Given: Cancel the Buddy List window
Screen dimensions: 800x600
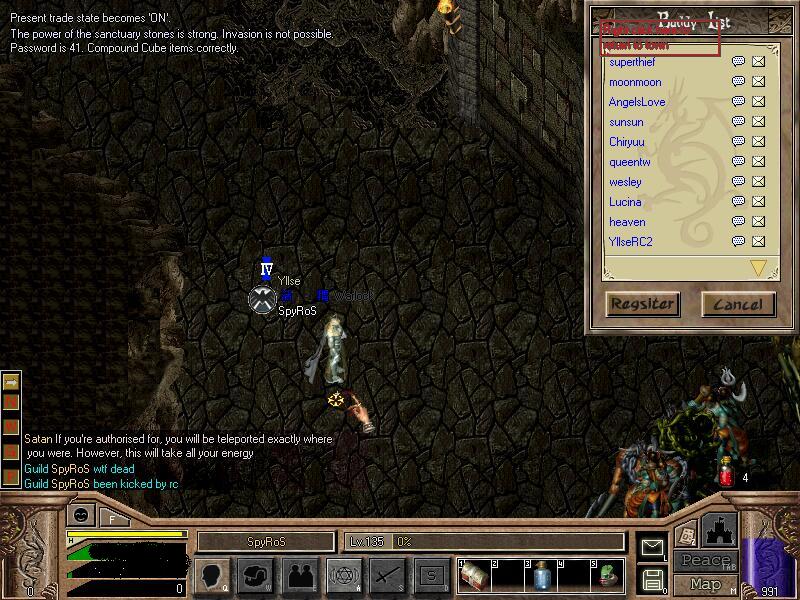Looking at the screenshot, I should coord(738,304).
